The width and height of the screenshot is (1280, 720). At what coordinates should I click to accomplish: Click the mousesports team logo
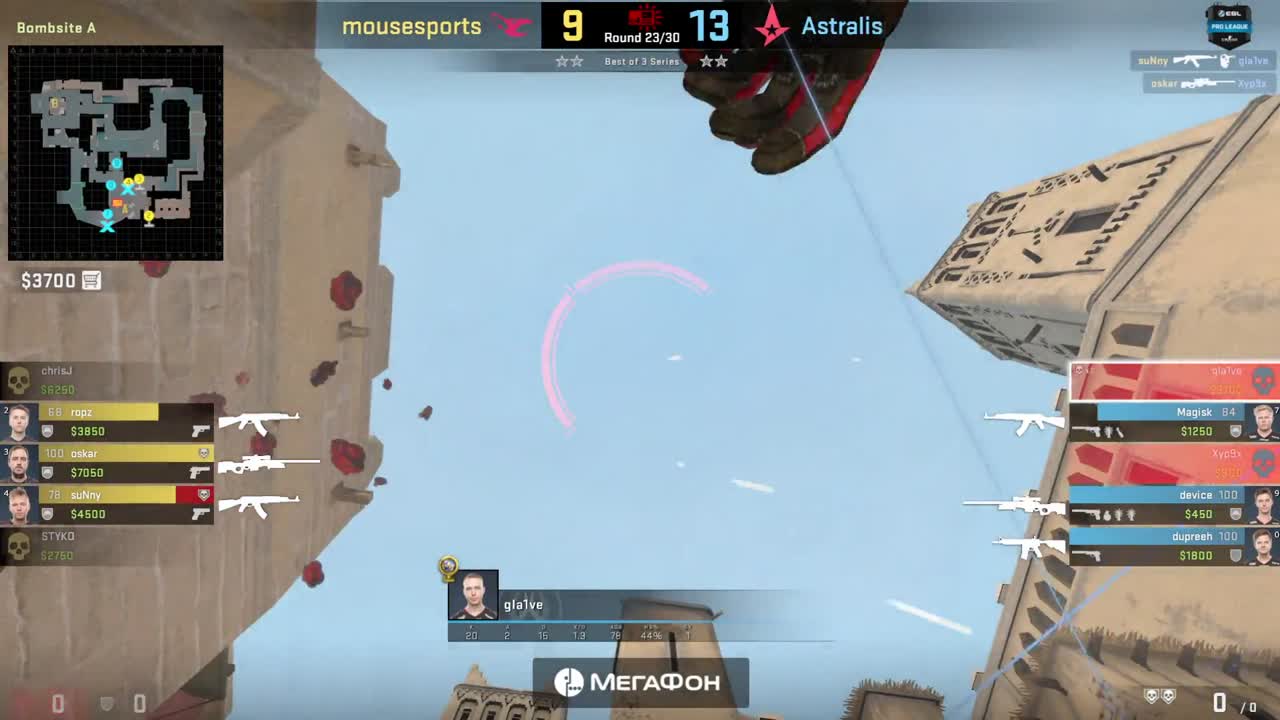511,26
